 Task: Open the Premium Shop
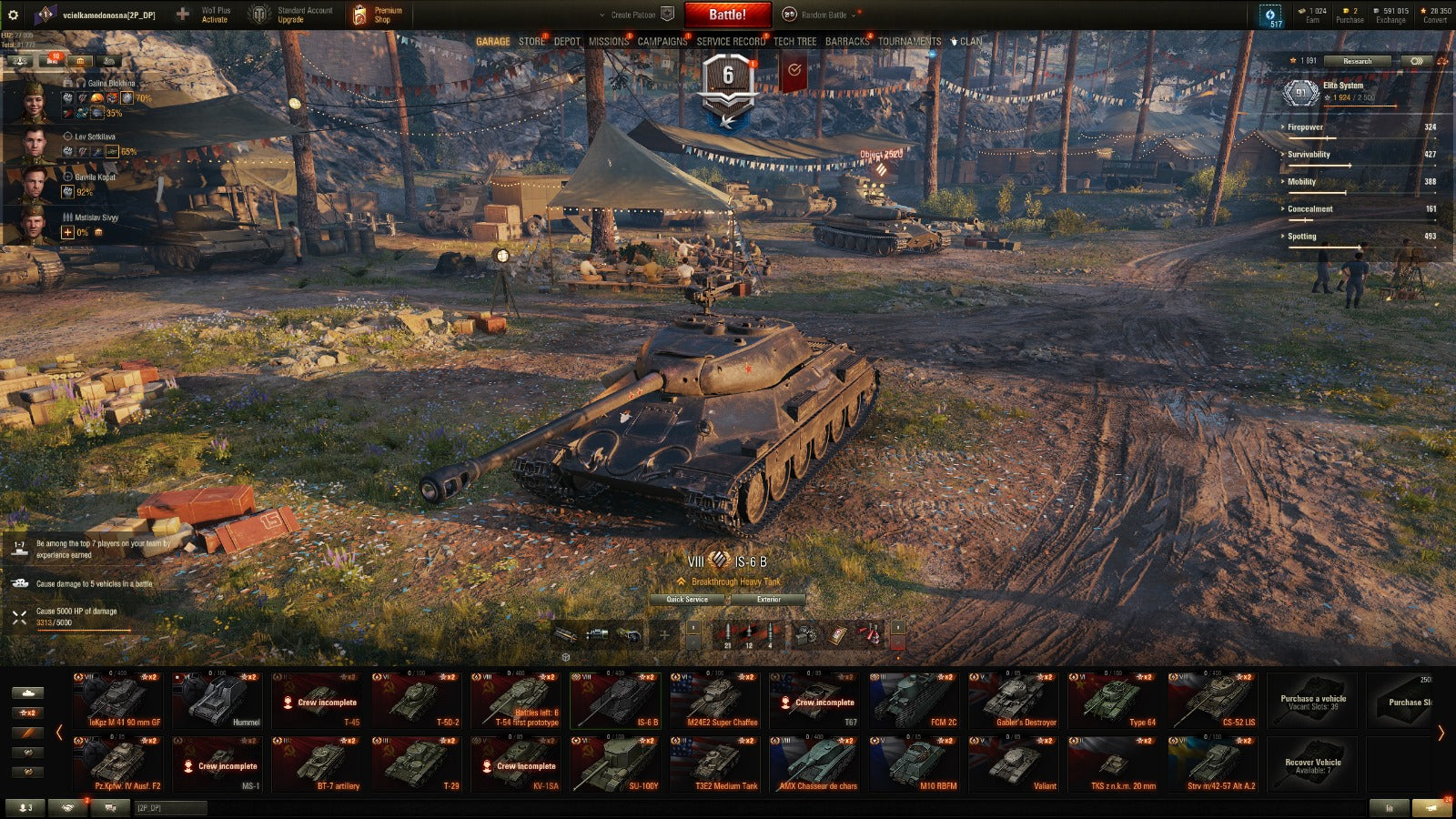(x=378, y=15)
